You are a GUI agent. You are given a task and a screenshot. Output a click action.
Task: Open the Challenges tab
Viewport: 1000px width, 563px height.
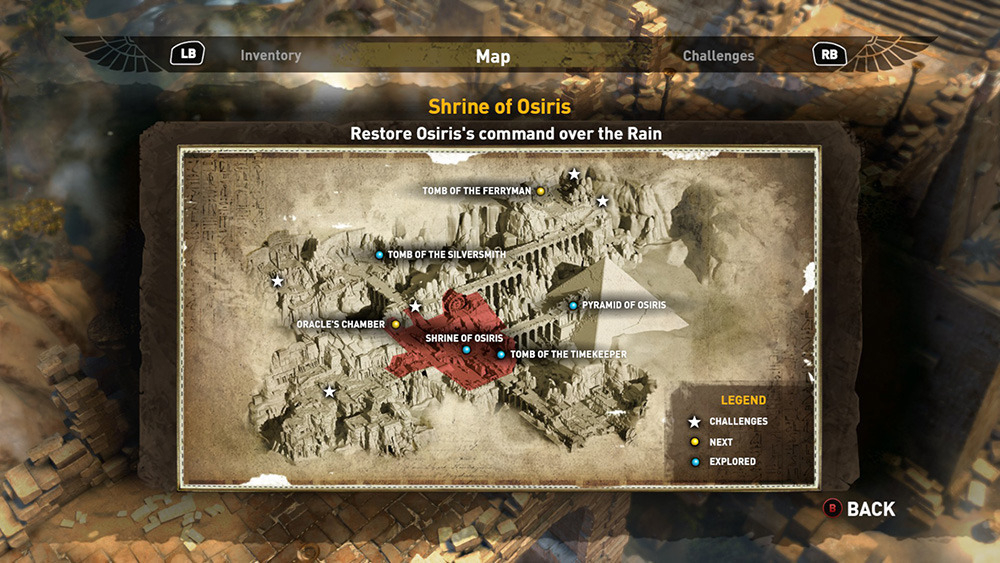718,56
